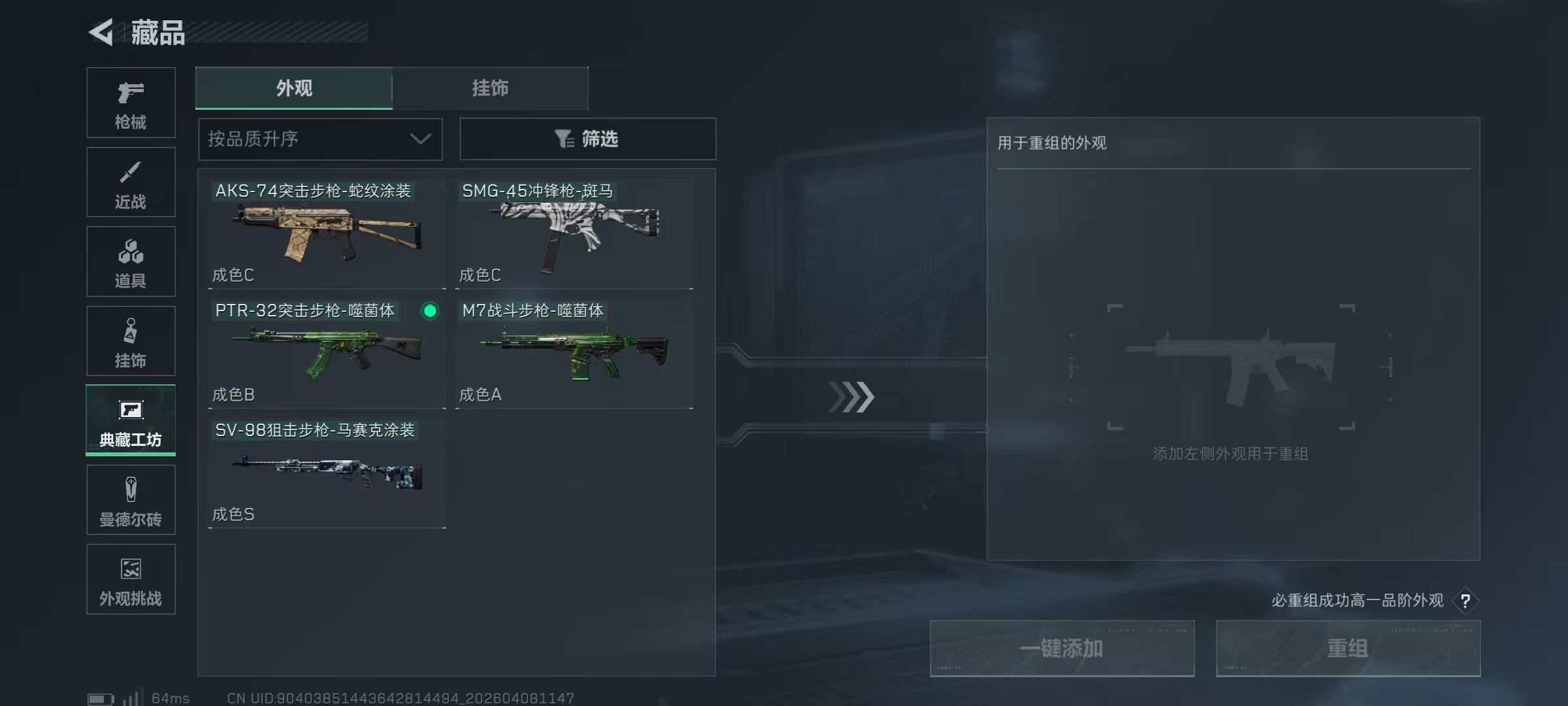This screenshot has height=706, width=1568.
Task: Open the 曼德尔砖 section
Action: pos(131,499)
